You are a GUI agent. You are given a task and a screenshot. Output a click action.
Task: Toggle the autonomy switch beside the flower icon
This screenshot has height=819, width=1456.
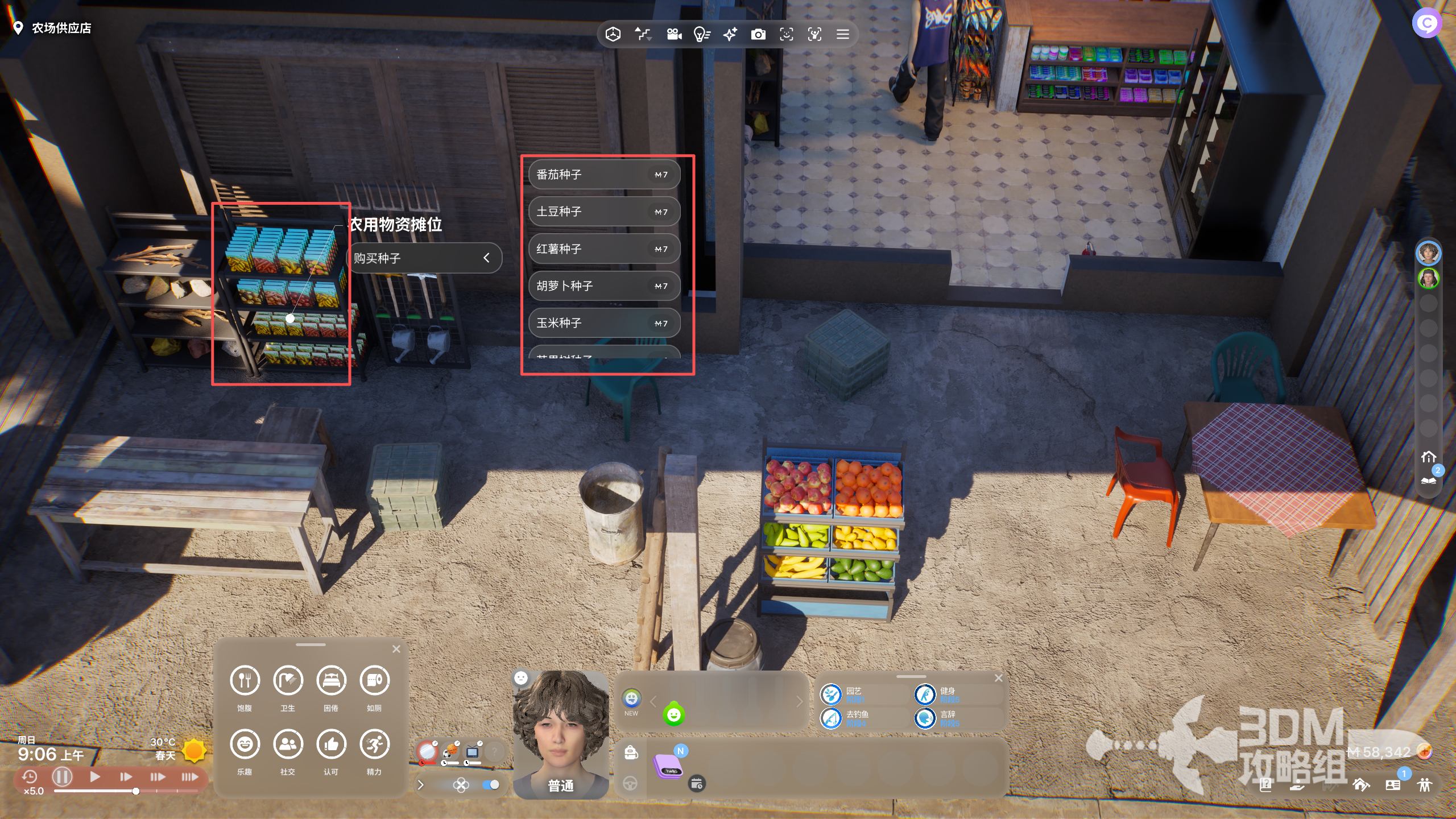click(490, 785)
